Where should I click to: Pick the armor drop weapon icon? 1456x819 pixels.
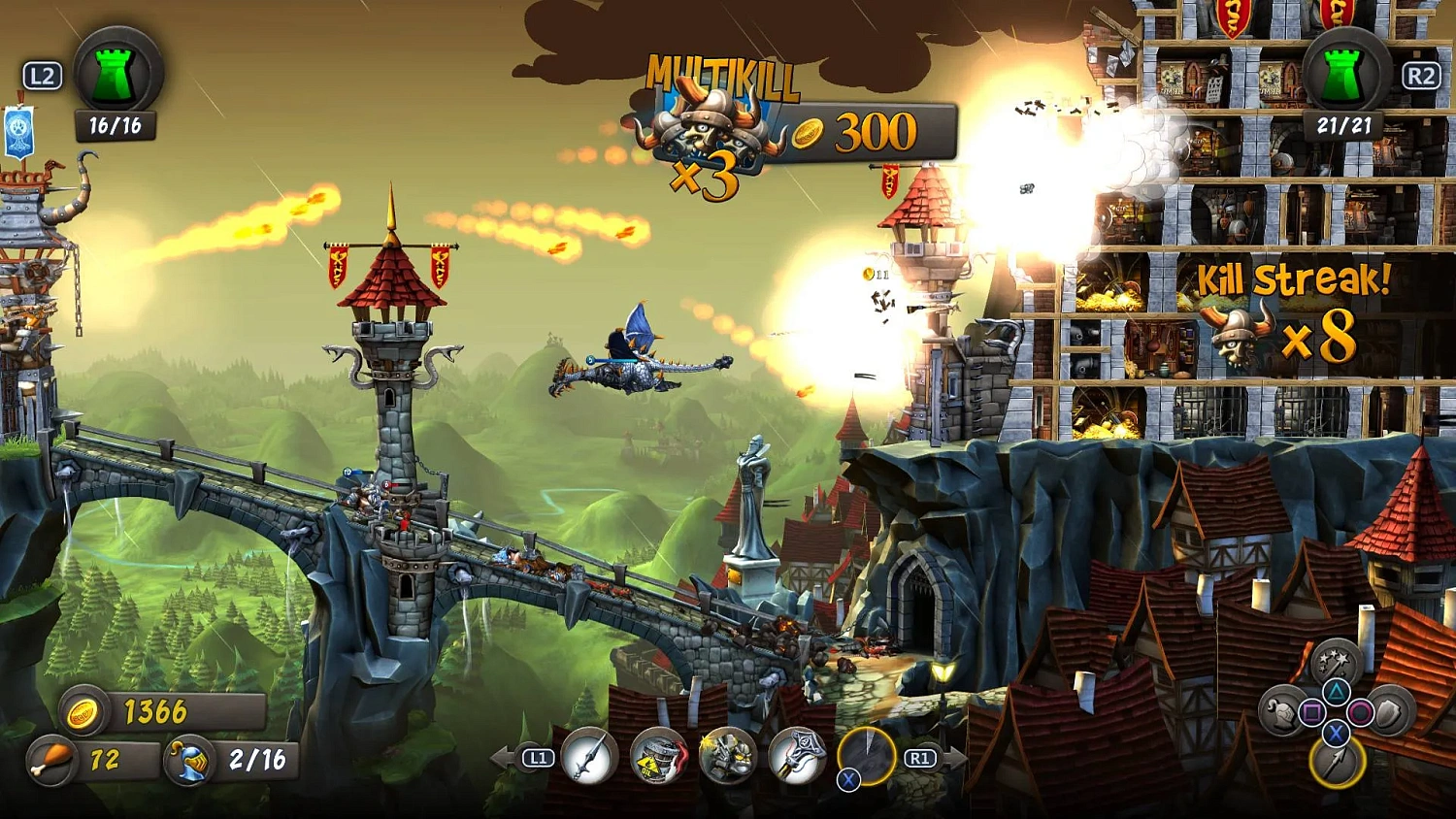tap(726, 755)
